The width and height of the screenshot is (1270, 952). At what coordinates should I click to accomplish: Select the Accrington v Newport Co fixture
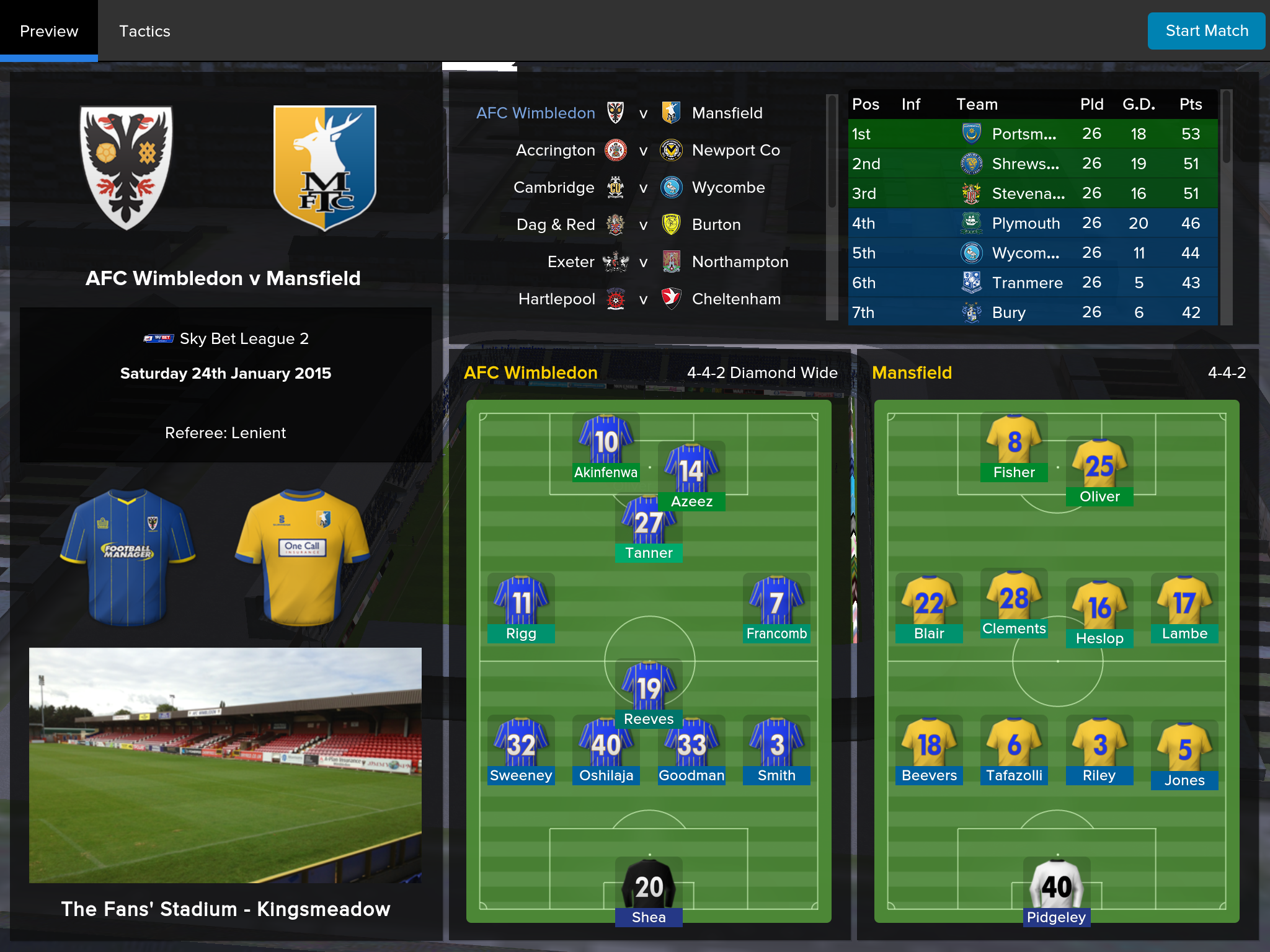645,151
